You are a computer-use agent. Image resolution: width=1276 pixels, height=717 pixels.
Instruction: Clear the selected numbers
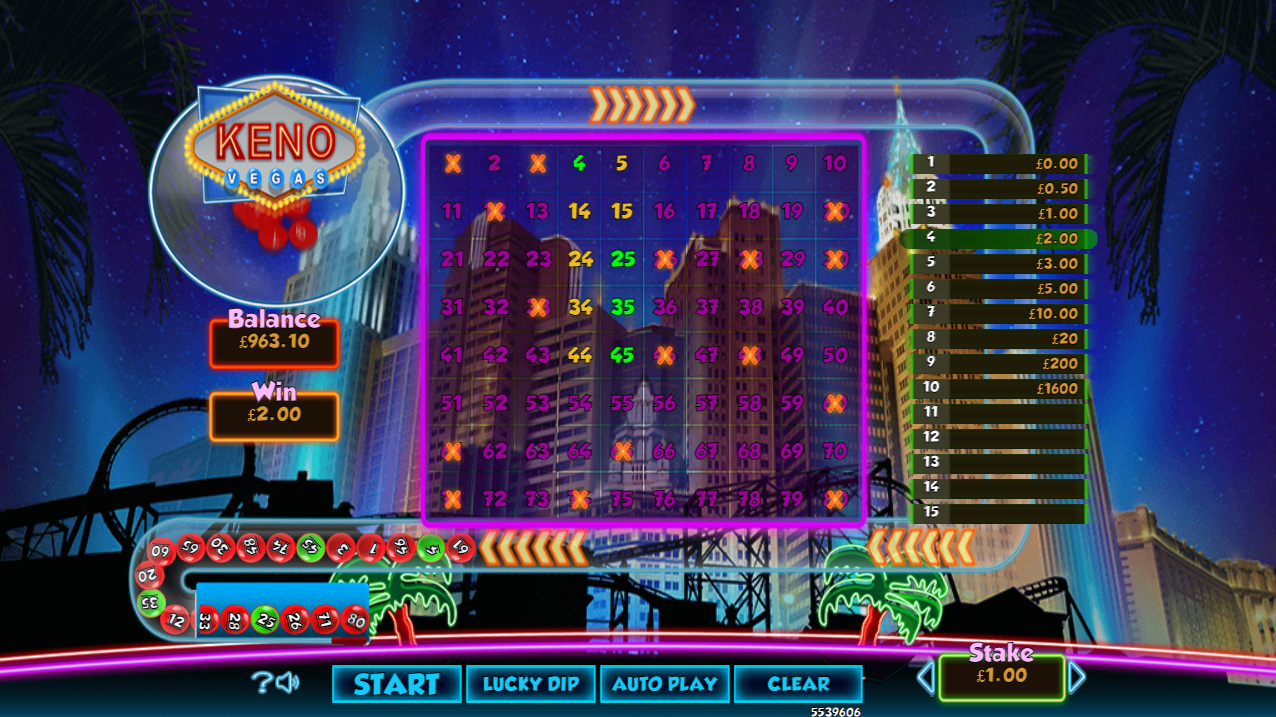coord(798,684)
